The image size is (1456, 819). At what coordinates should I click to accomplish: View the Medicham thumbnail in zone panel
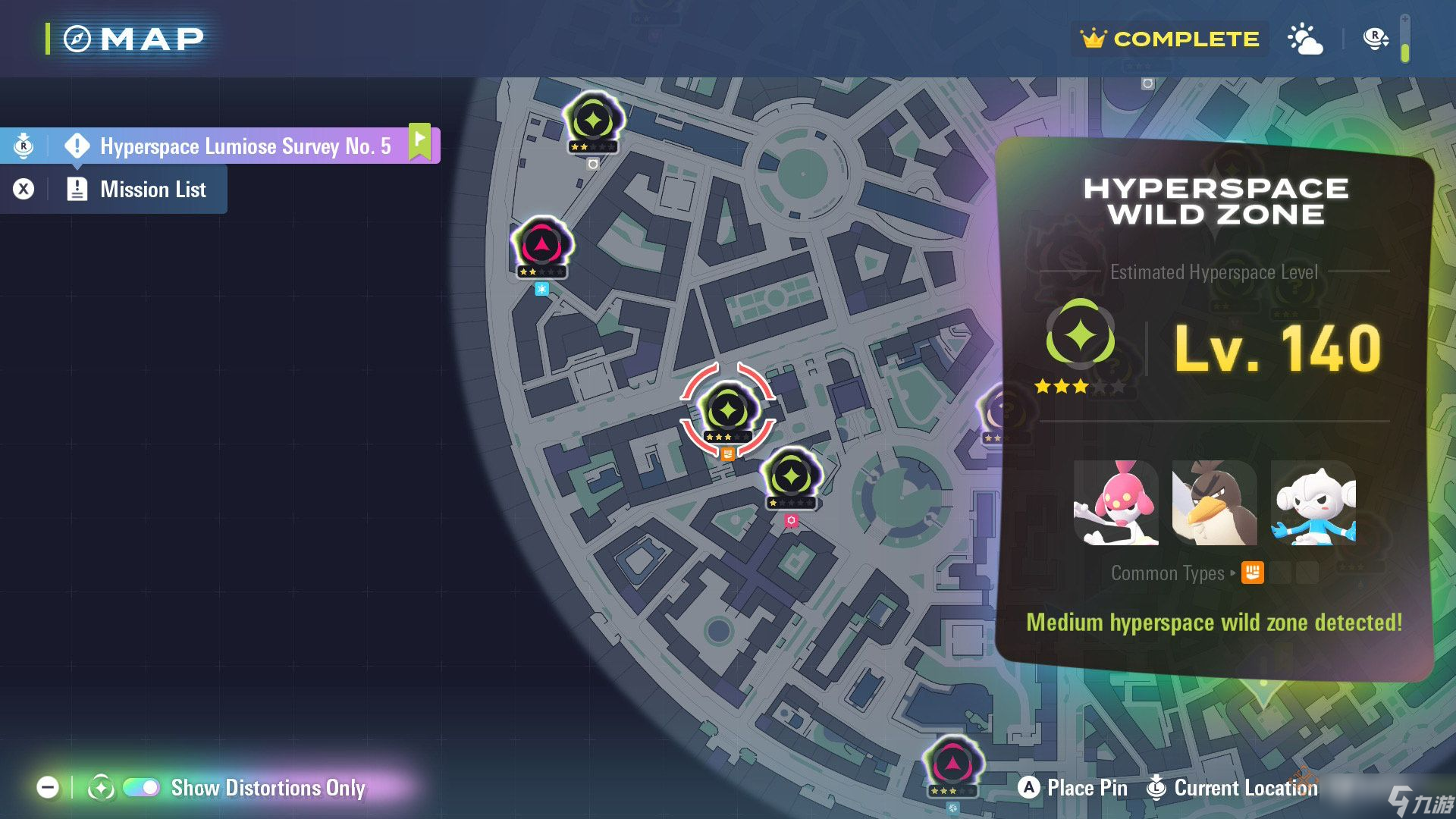[x=1116, y=503]
